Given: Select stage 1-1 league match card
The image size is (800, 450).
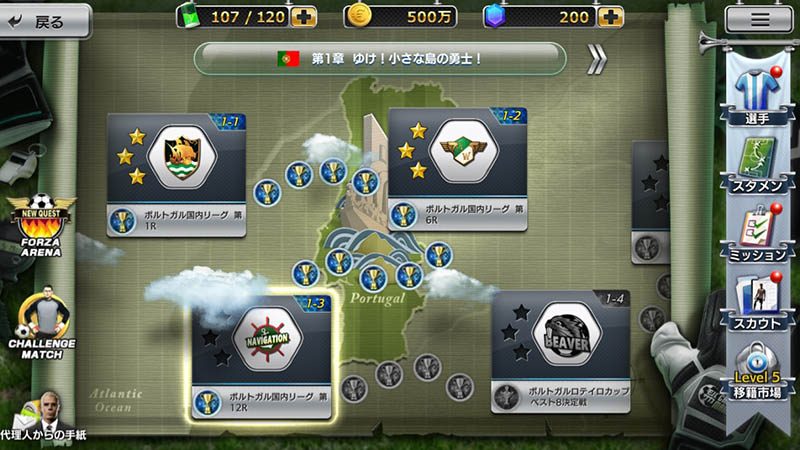Looking at the screenshot, I should [x=177, y=175].
